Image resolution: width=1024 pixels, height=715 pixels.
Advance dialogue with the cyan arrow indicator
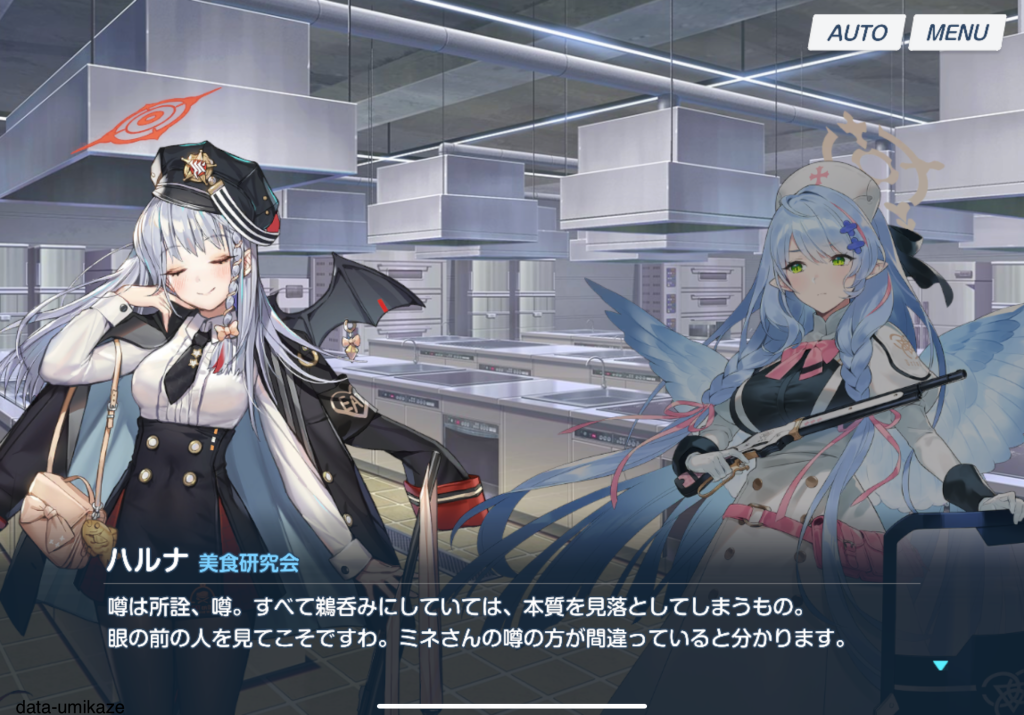[x=939, y=665]
